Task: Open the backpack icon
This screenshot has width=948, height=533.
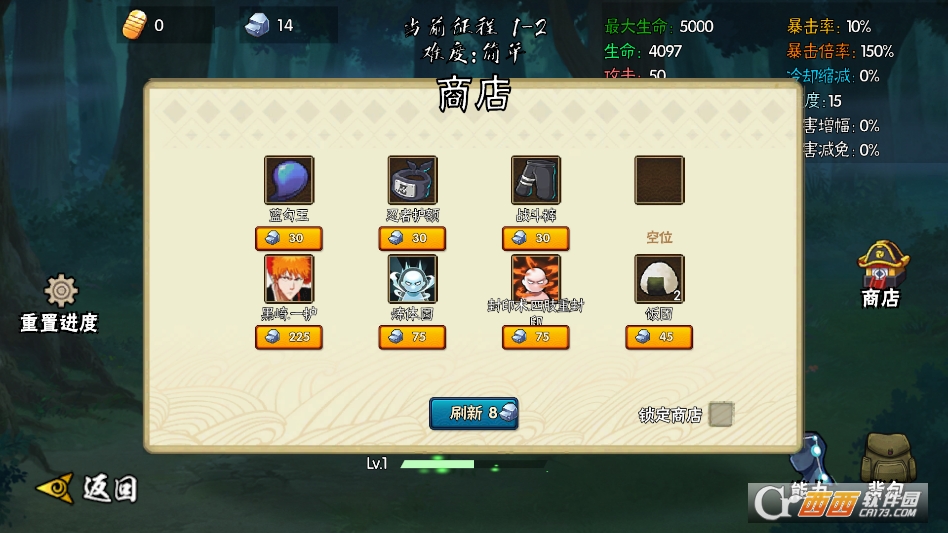Action: 884,460
